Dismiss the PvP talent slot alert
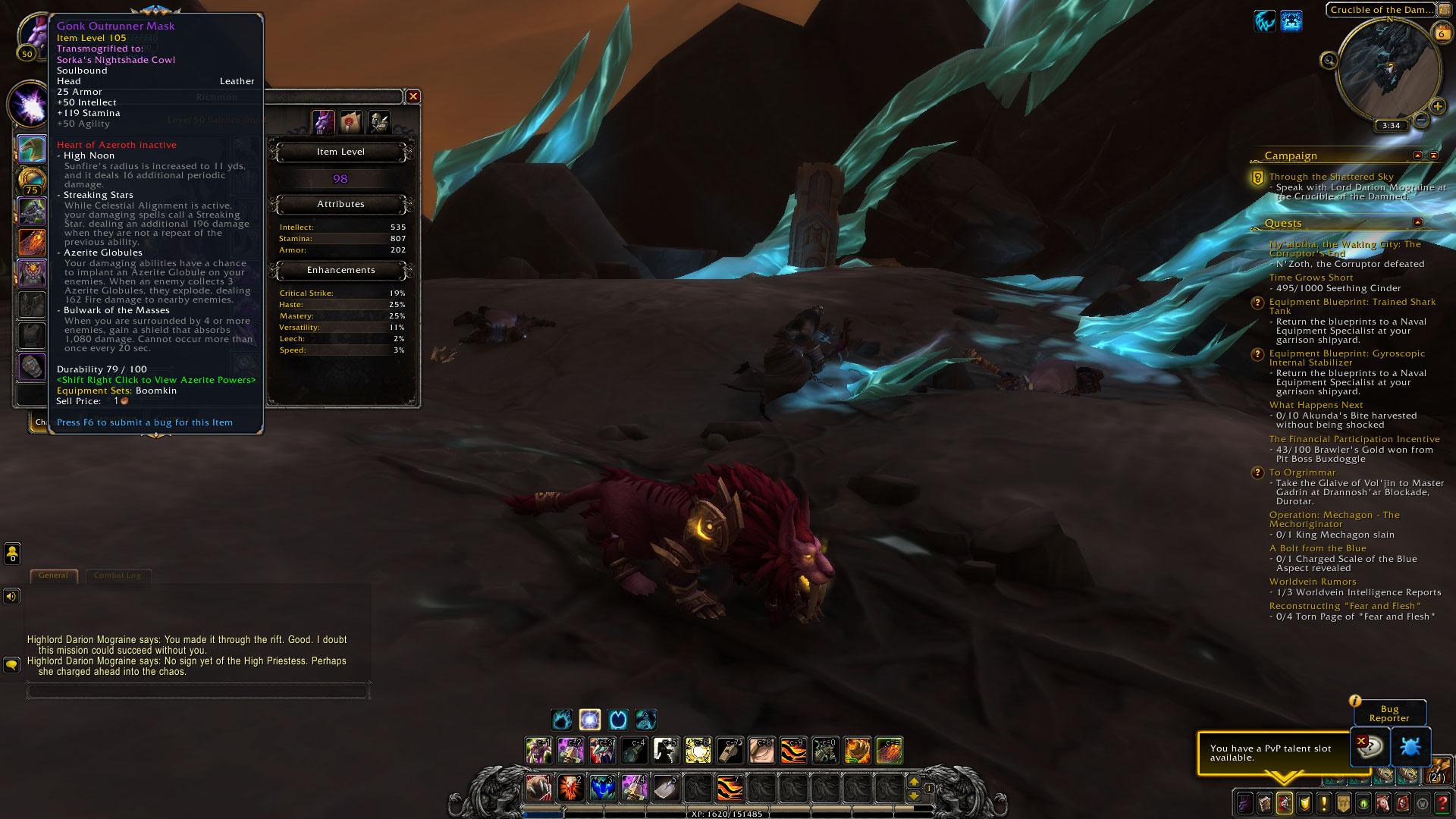This screenshot has width=1456, height=819. point(1361,741)
